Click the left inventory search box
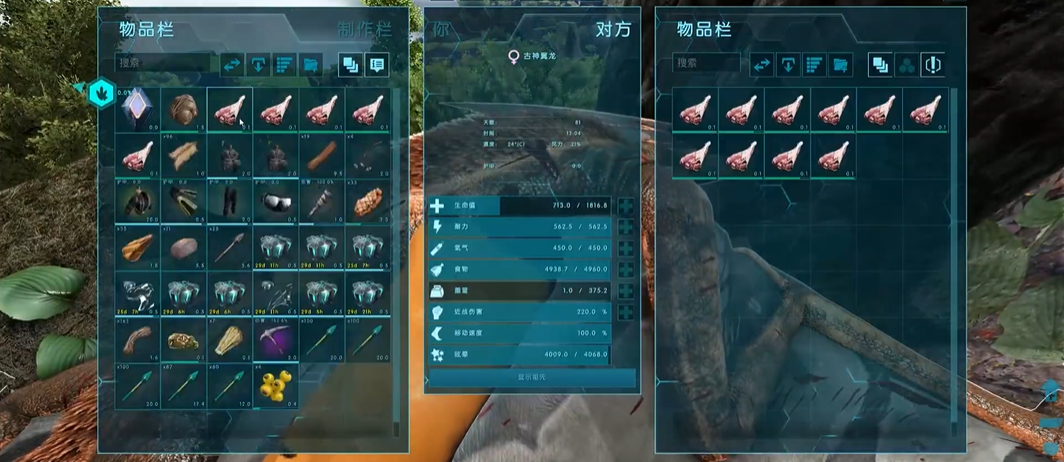Image resolution: width=1064 pixels, height=462 pixels. 162,63
